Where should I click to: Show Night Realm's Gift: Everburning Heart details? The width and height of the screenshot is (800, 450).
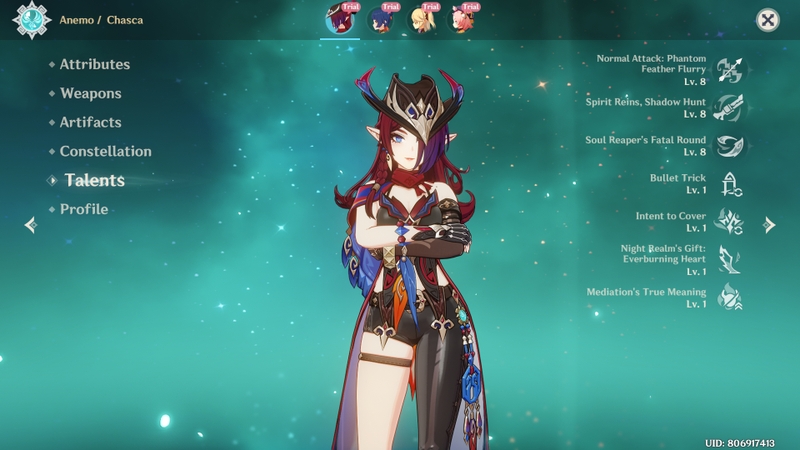tap(730, 260)
